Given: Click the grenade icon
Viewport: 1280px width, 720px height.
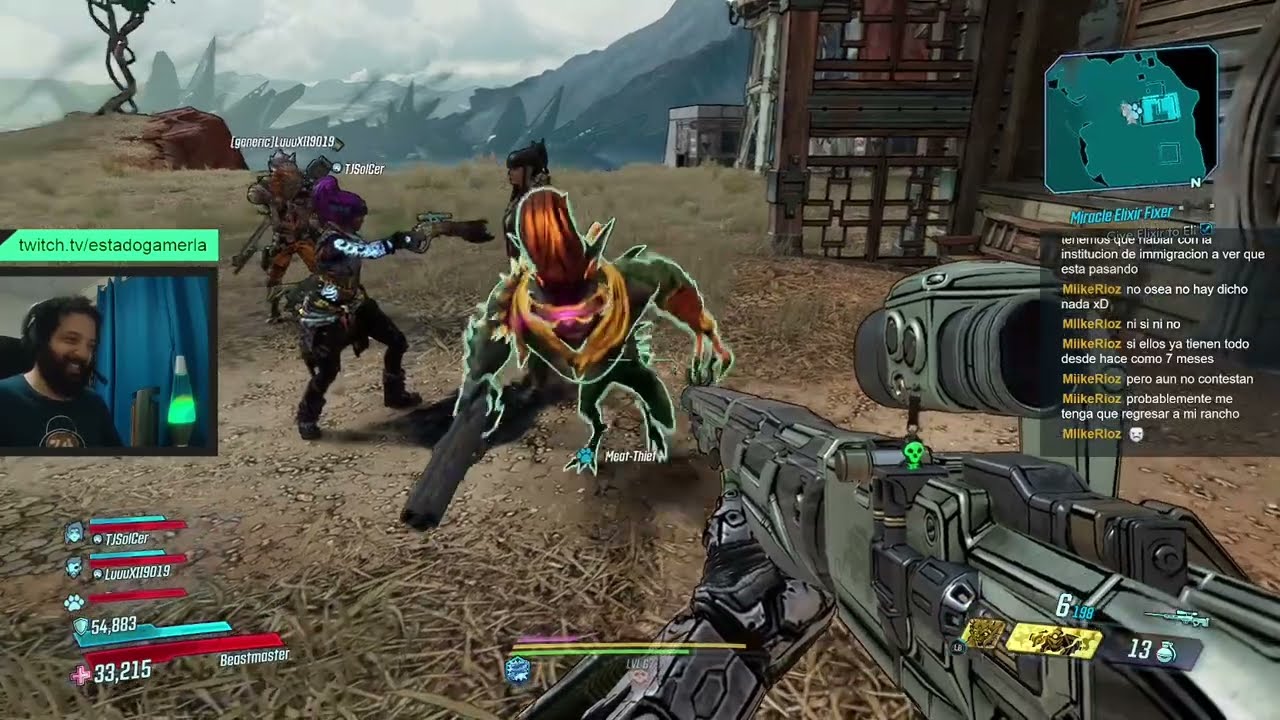Looking at the screenshot, I should click(1166, 652).
